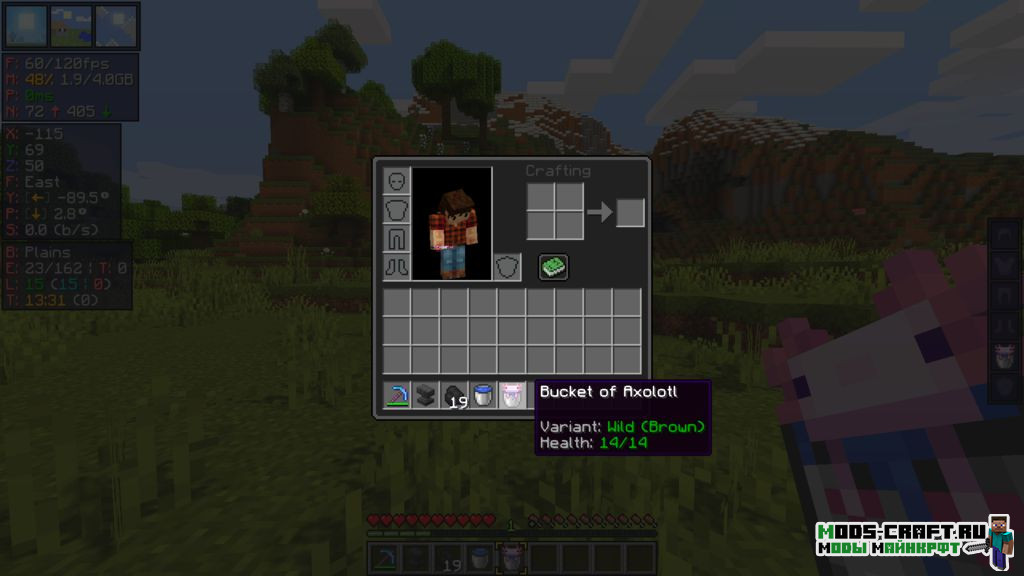Viewport: 1024px width, 576px height.
Task: Click the empty helmet armor slot
Action: 397,181
